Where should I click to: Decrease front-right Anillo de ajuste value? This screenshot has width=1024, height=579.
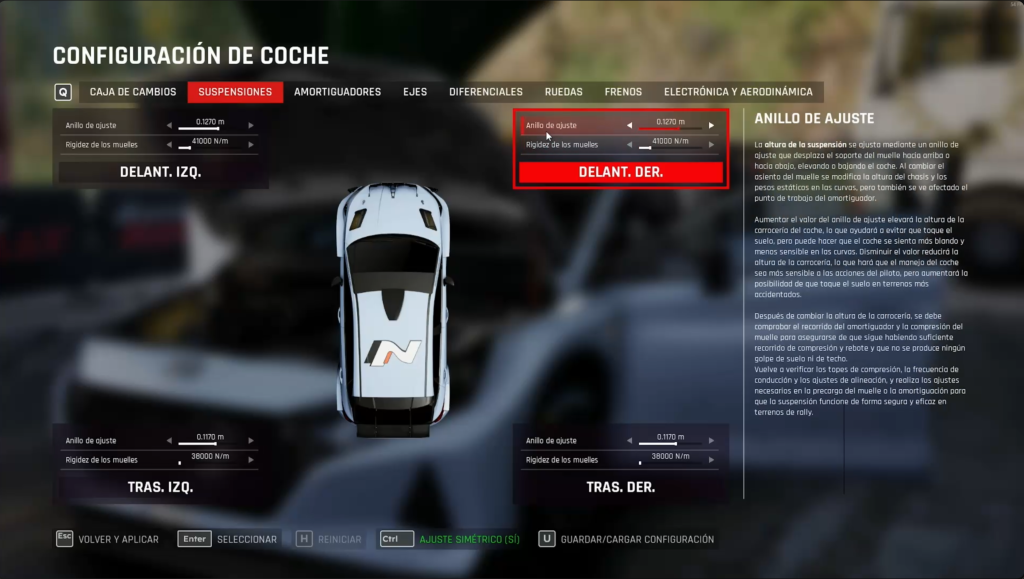629,126
